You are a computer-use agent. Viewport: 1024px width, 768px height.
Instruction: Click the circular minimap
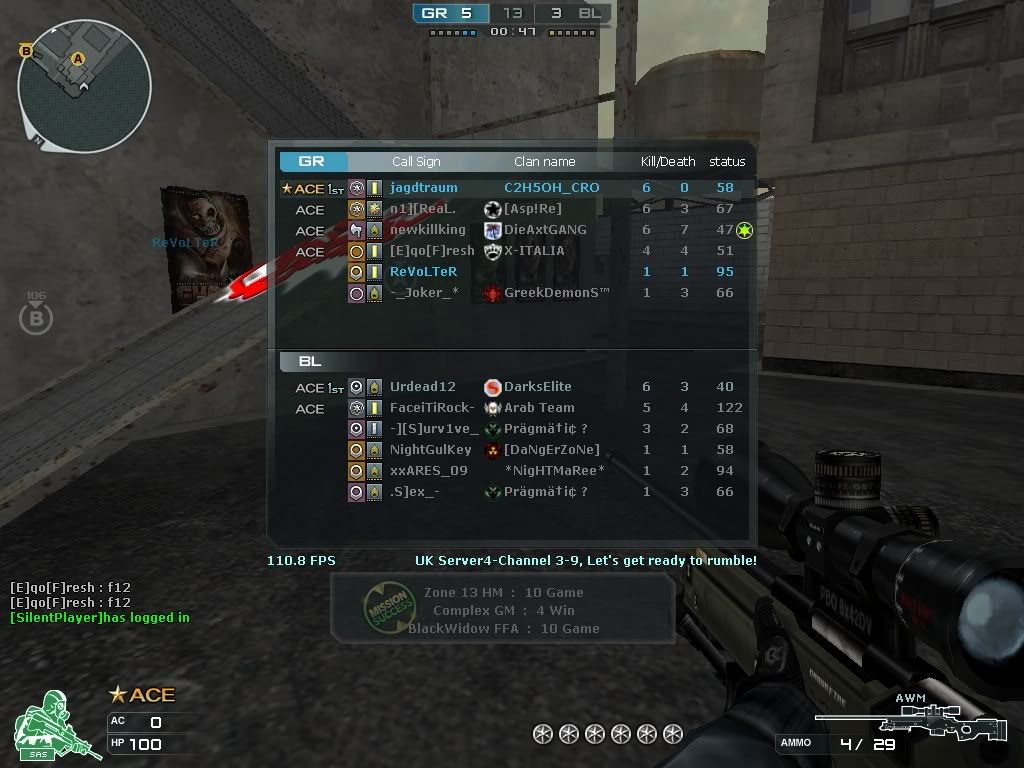click(84, 87)
